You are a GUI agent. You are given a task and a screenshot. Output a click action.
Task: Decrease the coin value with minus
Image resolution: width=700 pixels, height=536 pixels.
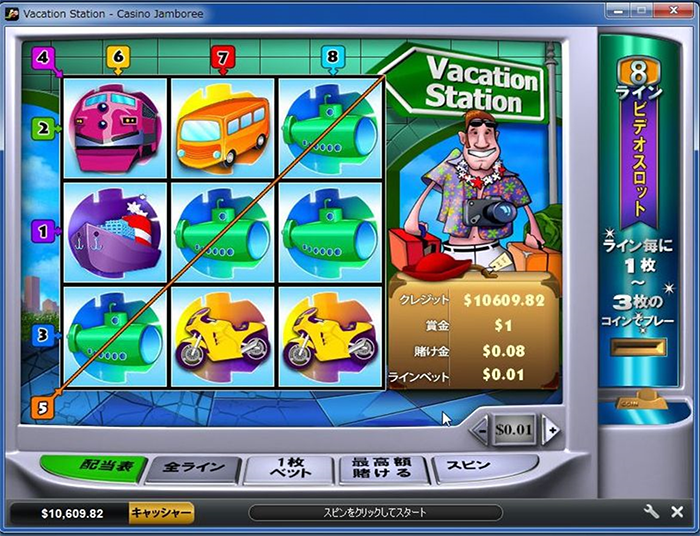coord(481,430)
